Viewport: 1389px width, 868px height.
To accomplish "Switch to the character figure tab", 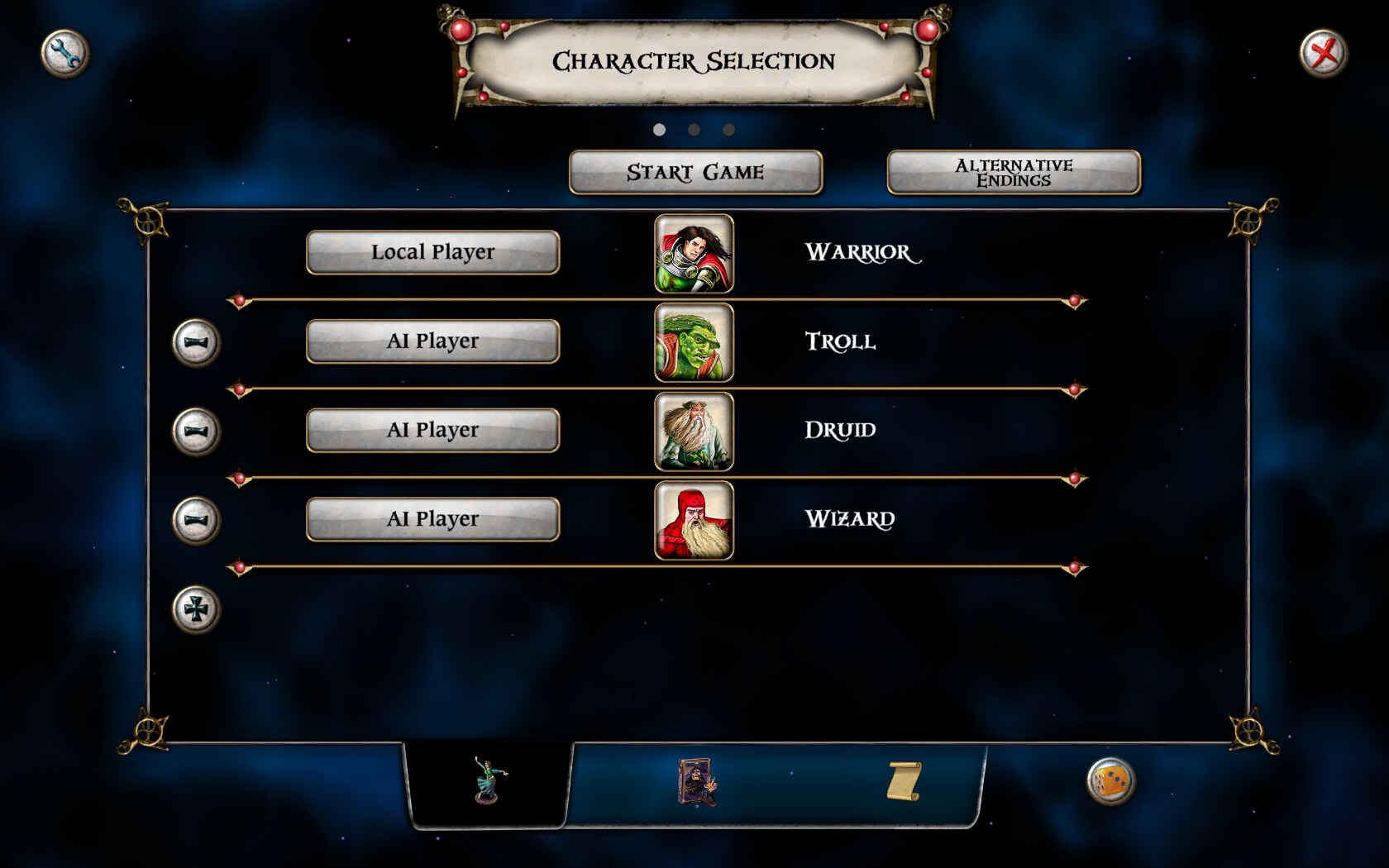I will pyautogui.click(x=489, y=781).
